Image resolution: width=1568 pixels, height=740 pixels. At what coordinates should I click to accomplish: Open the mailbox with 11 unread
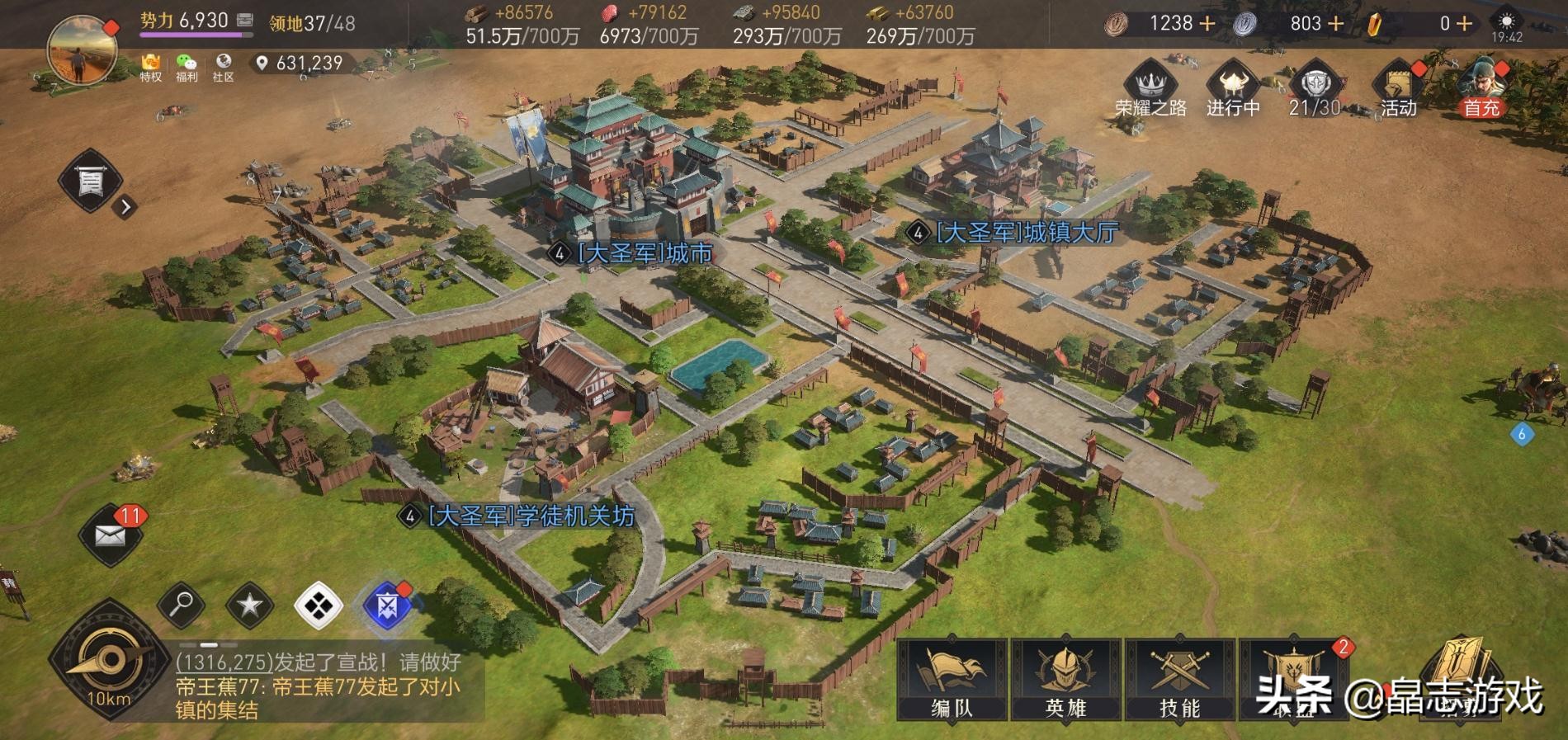click(x=111, y=535)
